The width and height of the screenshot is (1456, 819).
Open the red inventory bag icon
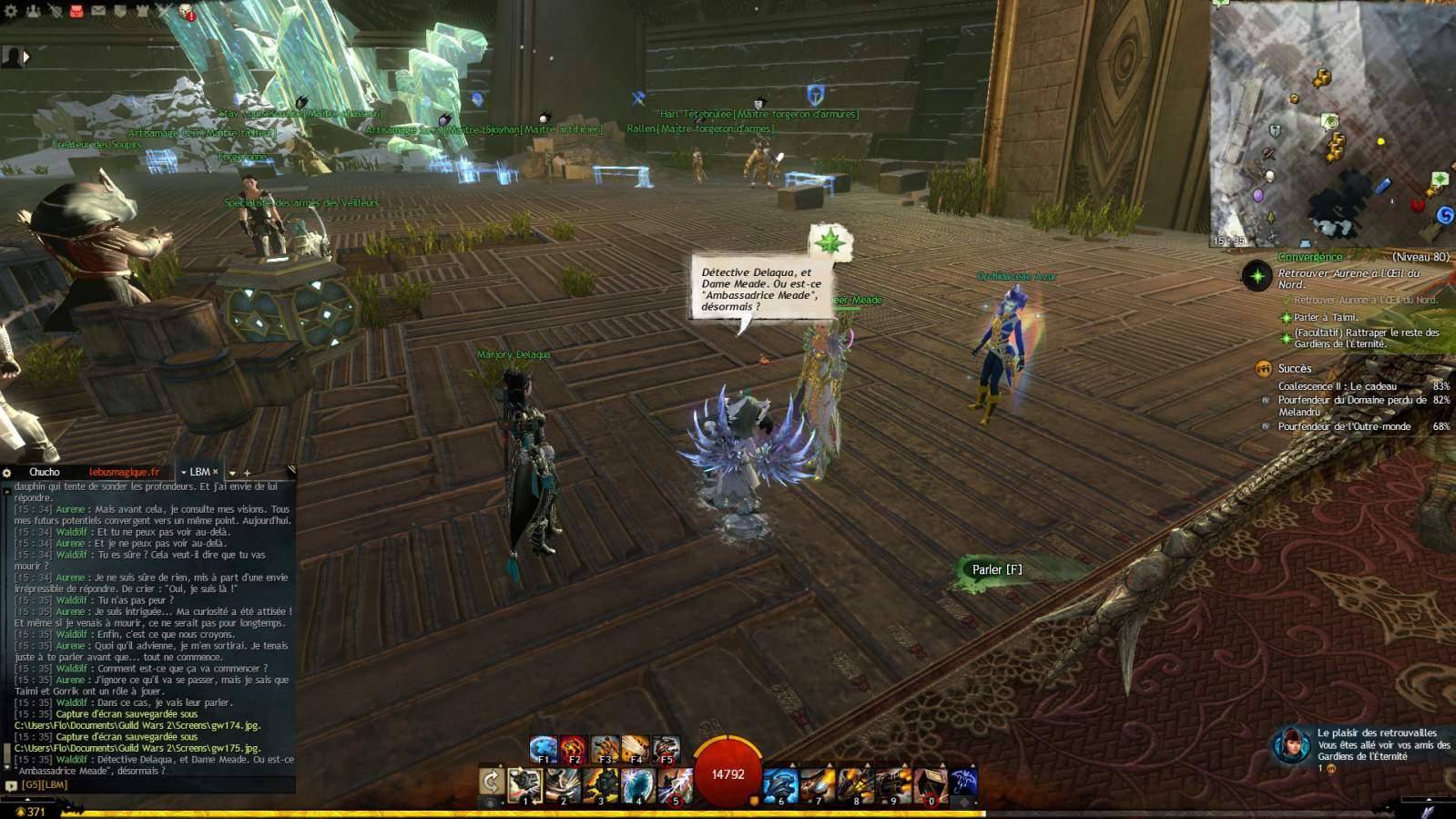coord(76,11)
